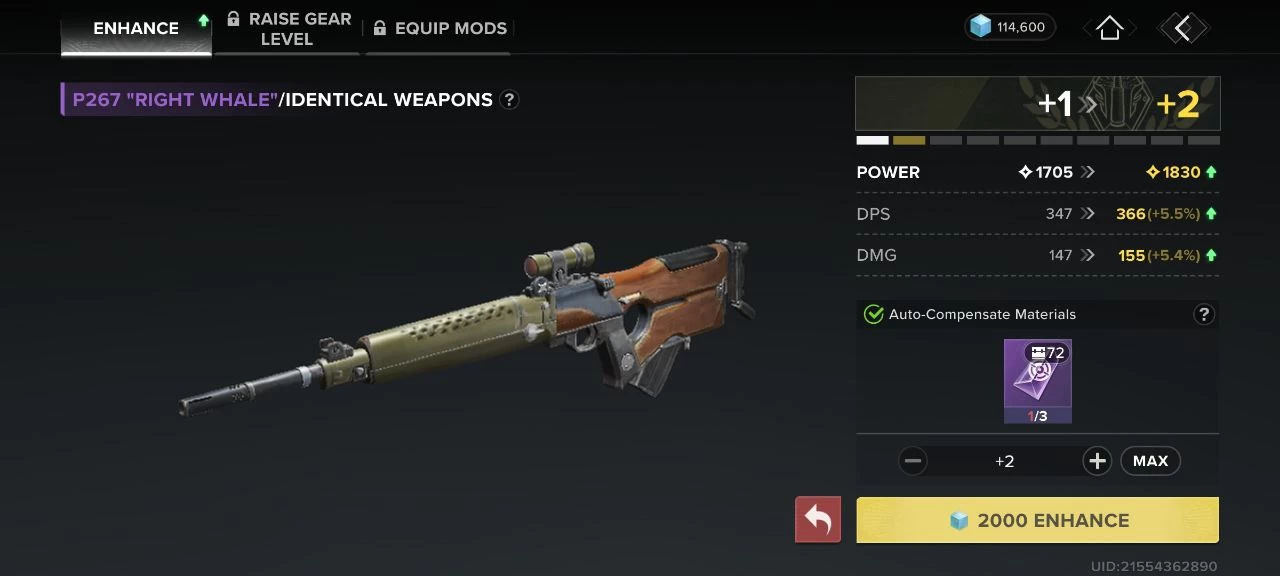The width and height of the screenshot is (1280, 576).
Task: Switch to the Enhance tab
Action: 136,28
